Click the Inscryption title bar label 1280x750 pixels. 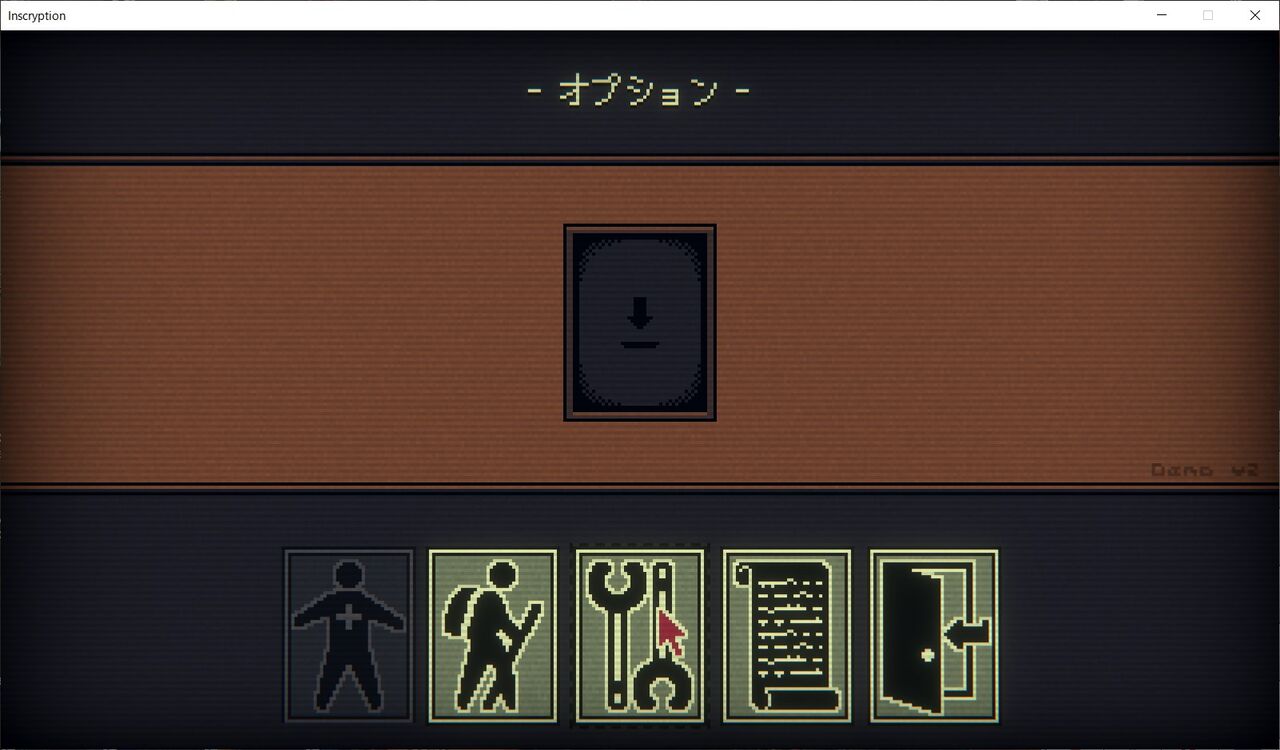click(36, 15)
